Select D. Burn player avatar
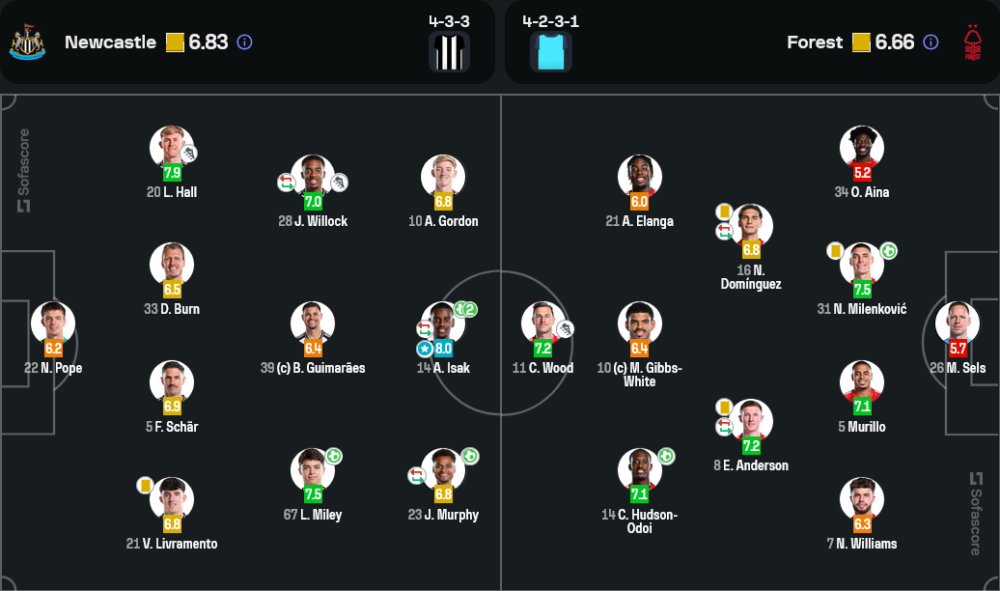Image resolution: width=1000 pixels, height=591 pixels. pos(172,264)
